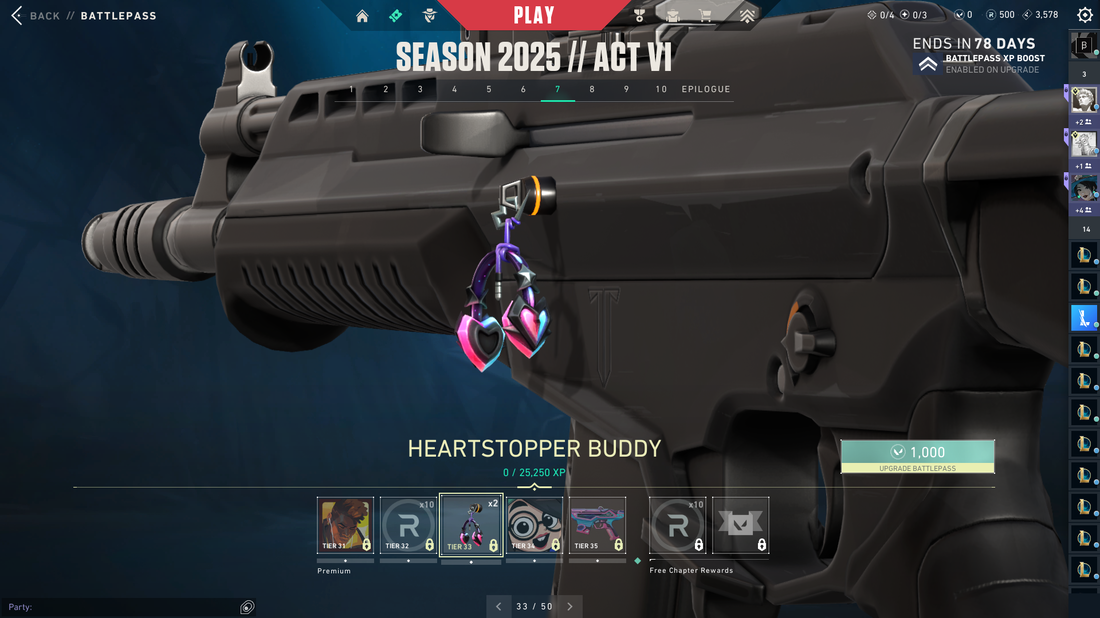The height and width of the screenshot is (618, 1100).
Task: Select the Tier 35 pistol skin reward
Action: [x=597, y=526]
